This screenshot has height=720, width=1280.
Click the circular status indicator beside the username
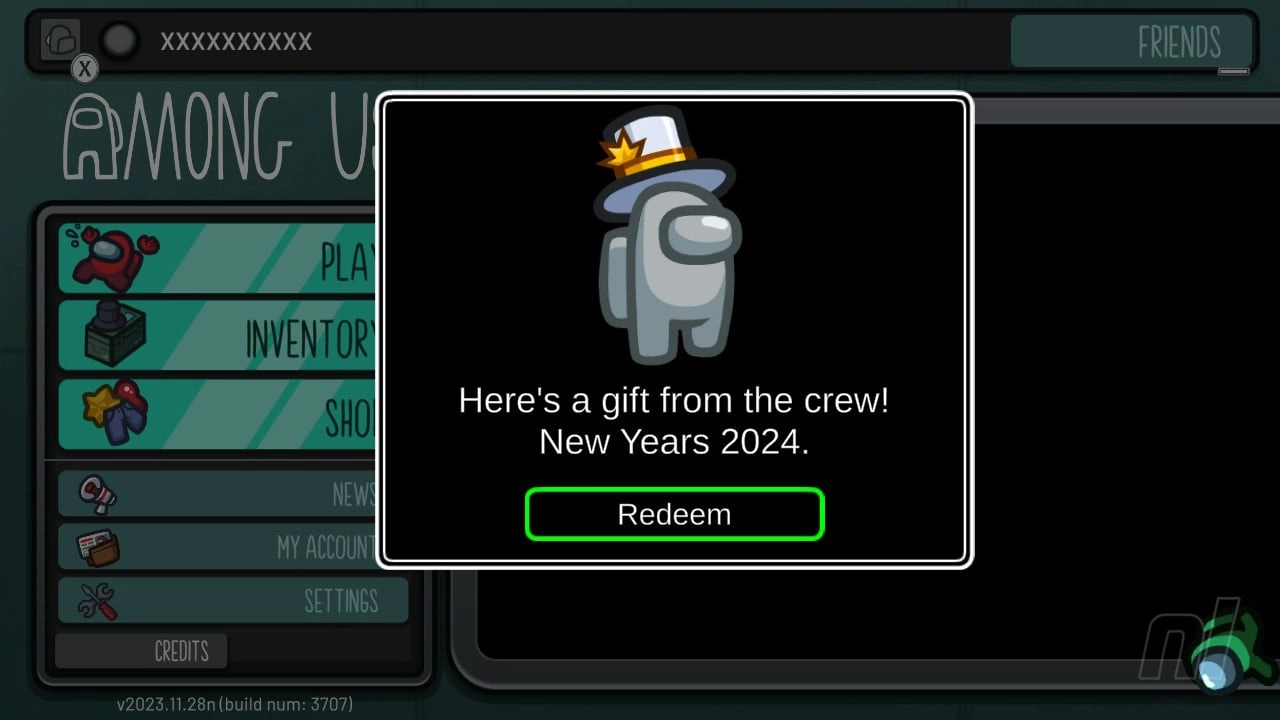pyautogui.click(x=119, y=42)
